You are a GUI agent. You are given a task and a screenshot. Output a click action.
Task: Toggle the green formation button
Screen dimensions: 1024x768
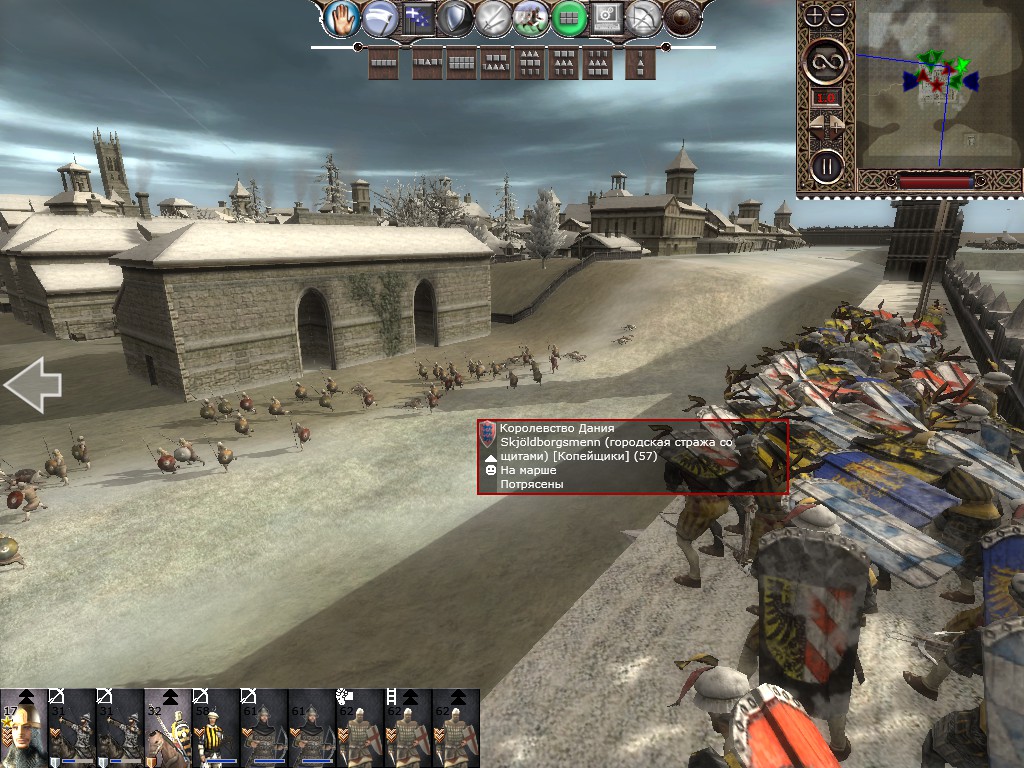tap(569, 17)
